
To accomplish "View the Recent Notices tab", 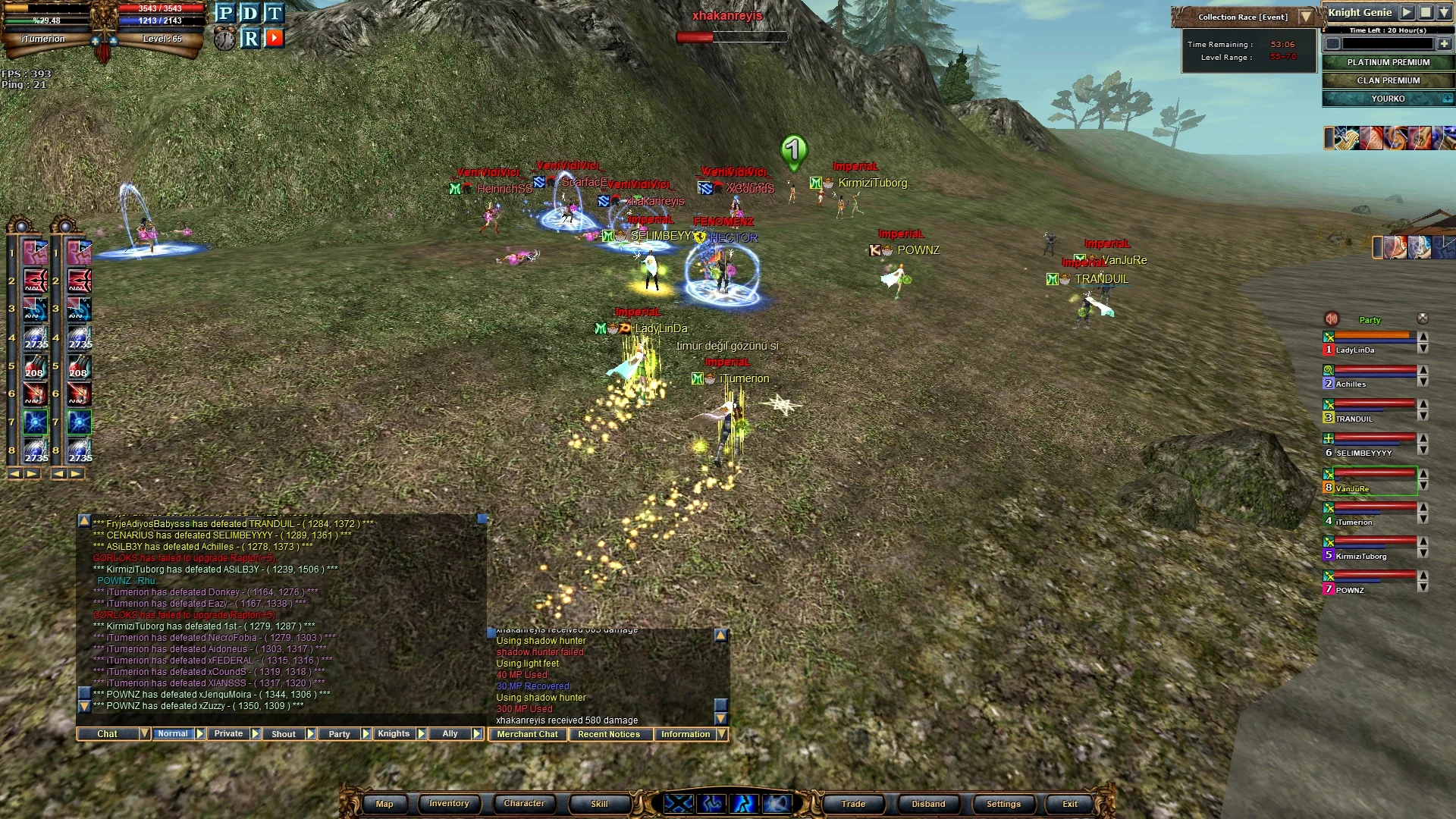I will [609, 734].
